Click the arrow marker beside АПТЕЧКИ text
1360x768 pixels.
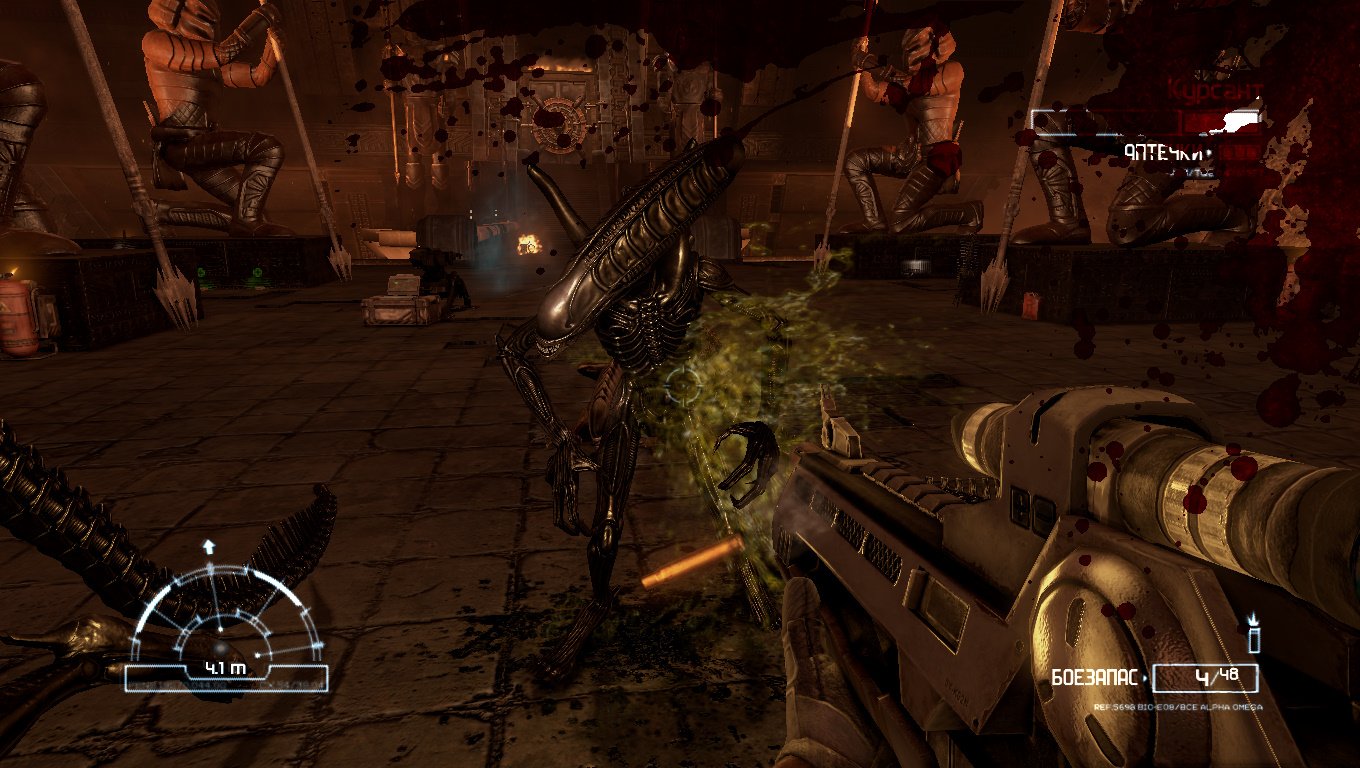[1210, 152]
